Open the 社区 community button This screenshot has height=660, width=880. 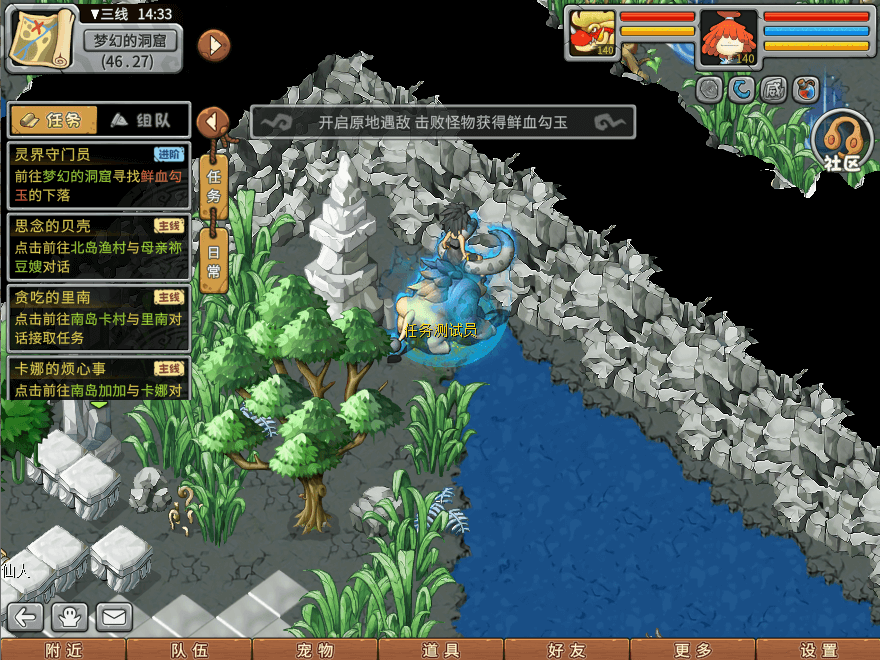click(842, 140)
